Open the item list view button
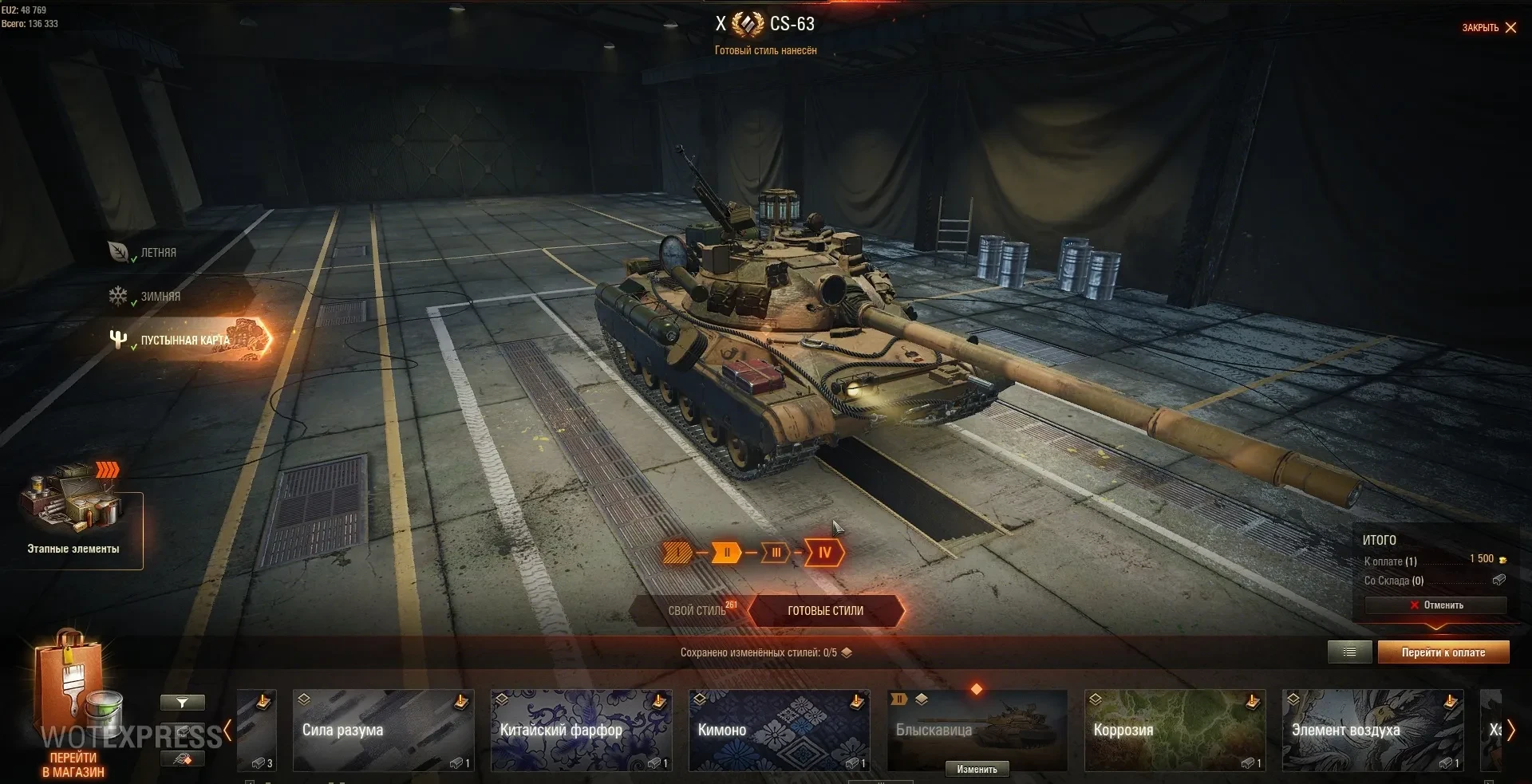The width and height of the screenshot is (1532, 784). [1349, 652]
